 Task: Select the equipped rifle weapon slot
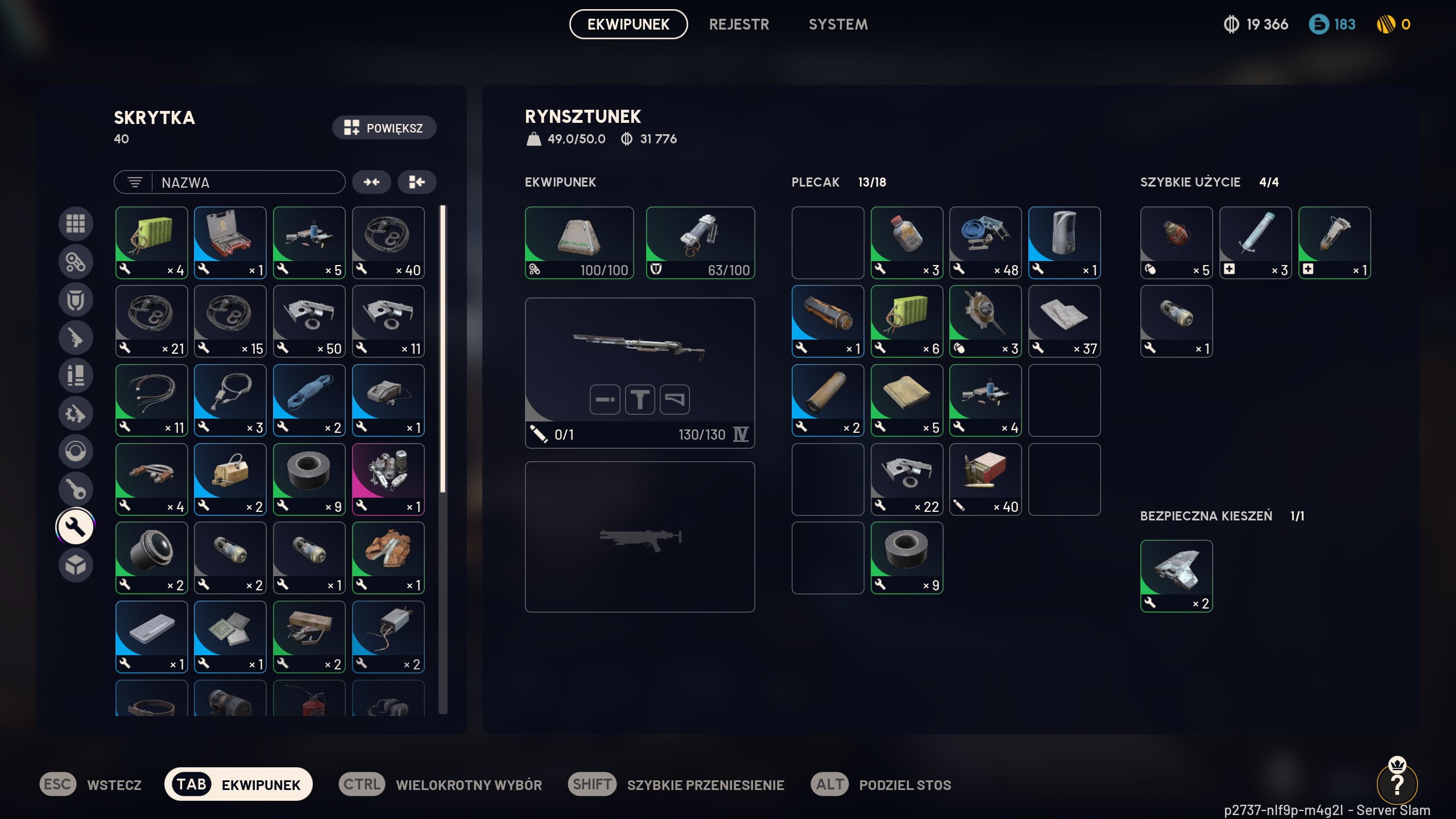click(x=639, y=373)
